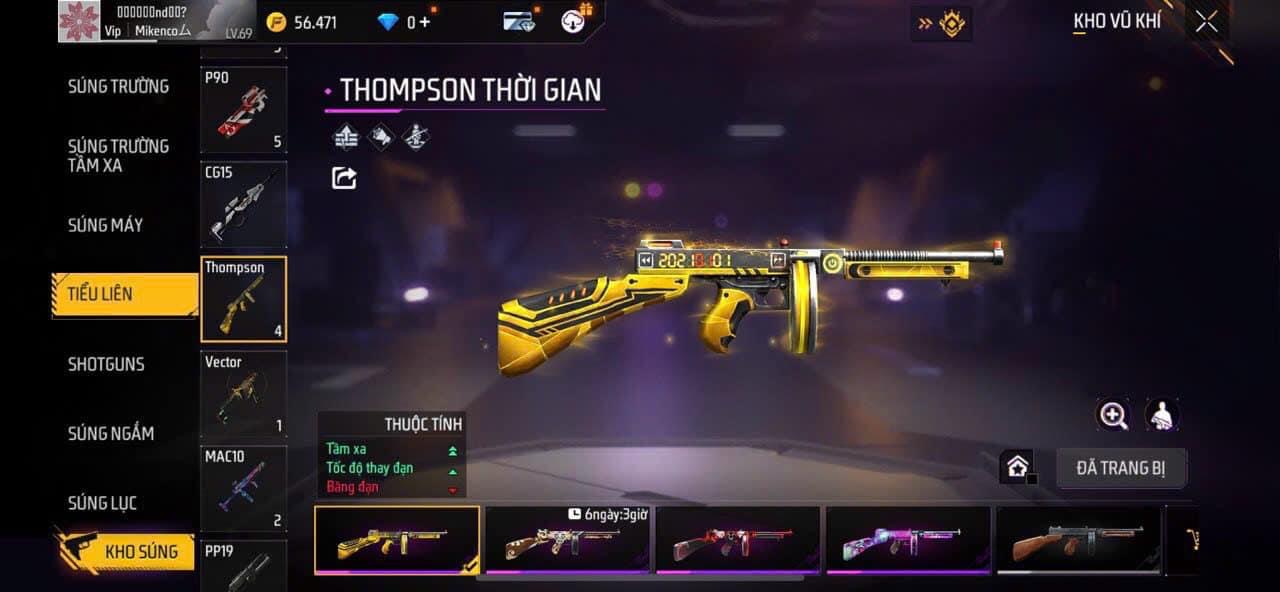Select the PP19 weapon tile
The image size is (1280, 592).
[243, 565]
